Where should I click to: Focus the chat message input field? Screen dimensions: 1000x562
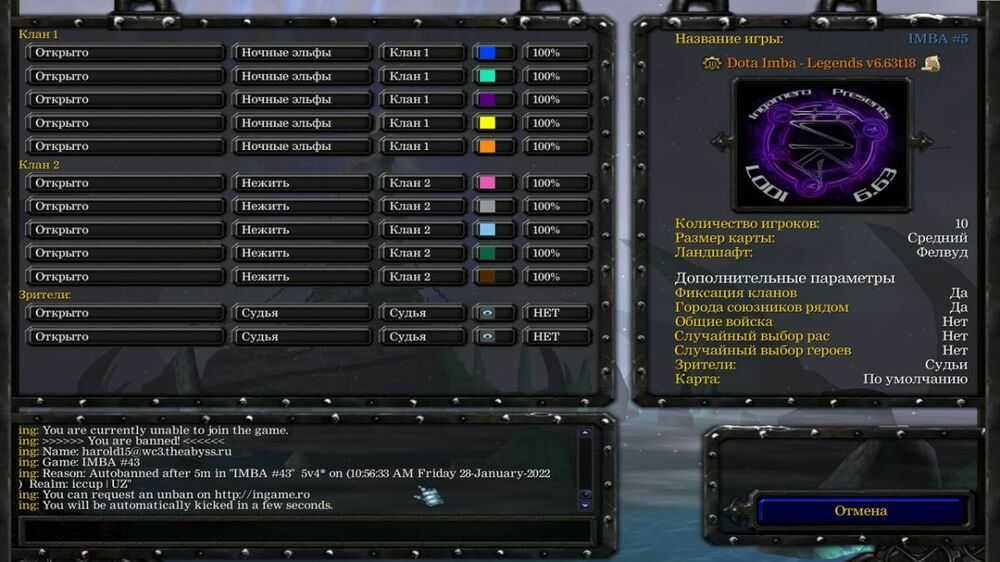coord(300,530)
